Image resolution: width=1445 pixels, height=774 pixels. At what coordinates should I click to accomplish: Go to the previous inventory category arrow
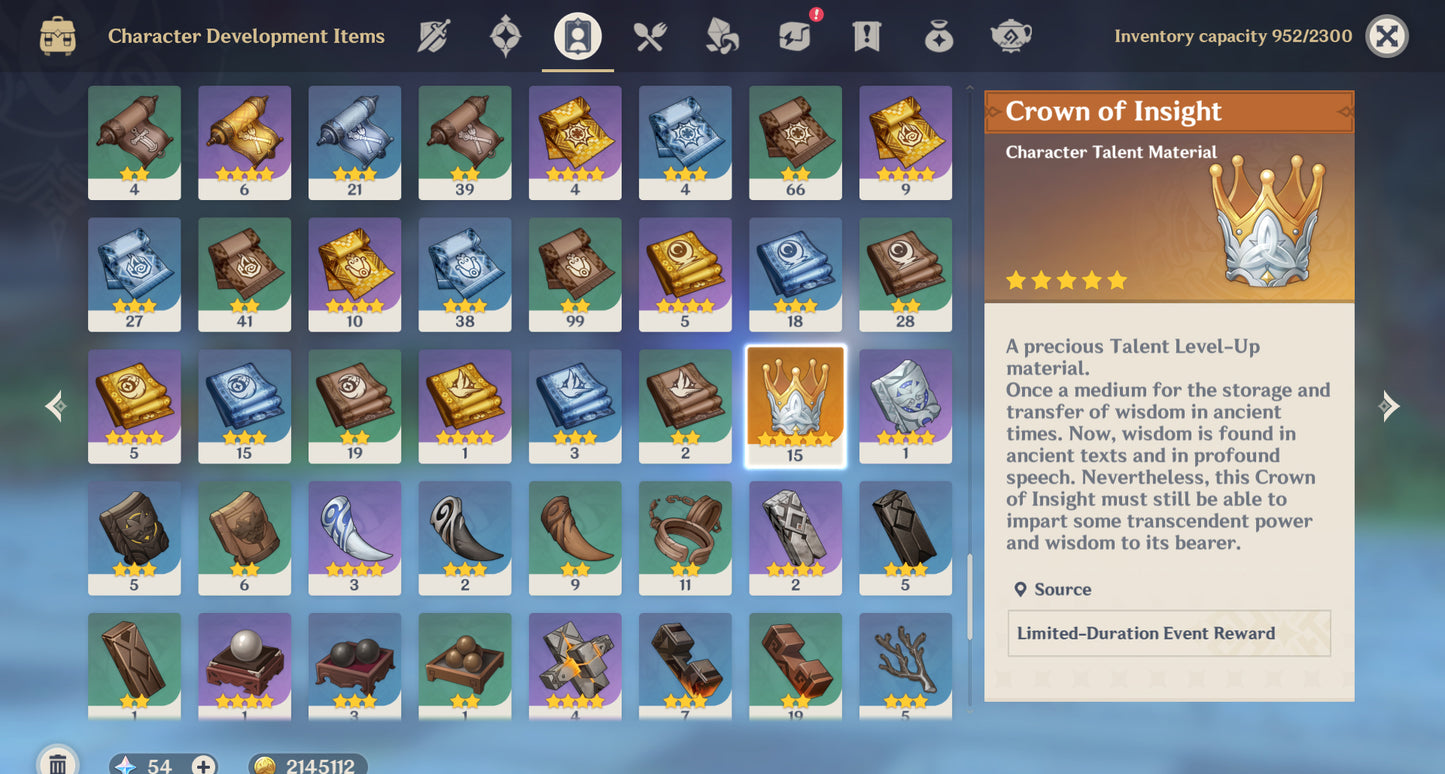[x=57, y=405]
